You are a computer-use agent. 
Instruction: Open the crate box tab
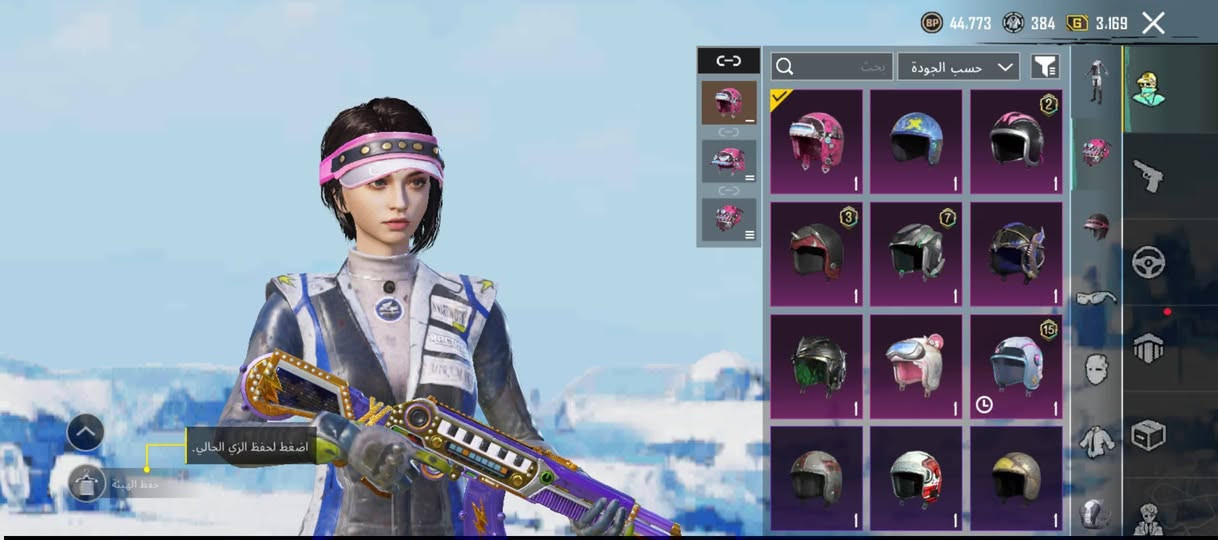(x=1148, y=434)
